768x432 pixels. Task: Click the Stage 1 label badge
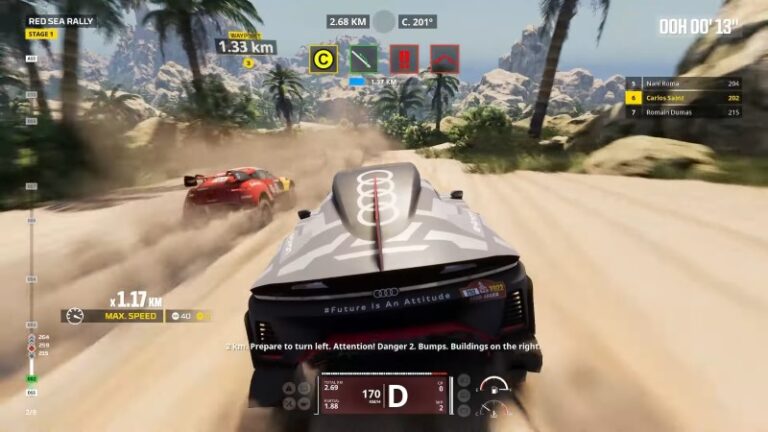(41, 34)
